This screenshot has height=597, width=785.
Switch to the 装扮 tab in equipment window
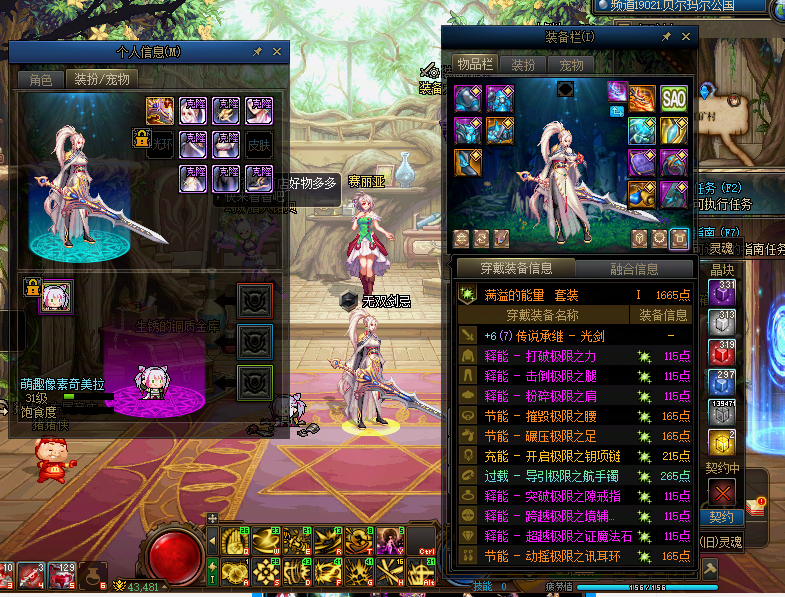pyautogui.click(x=523, y=64)
